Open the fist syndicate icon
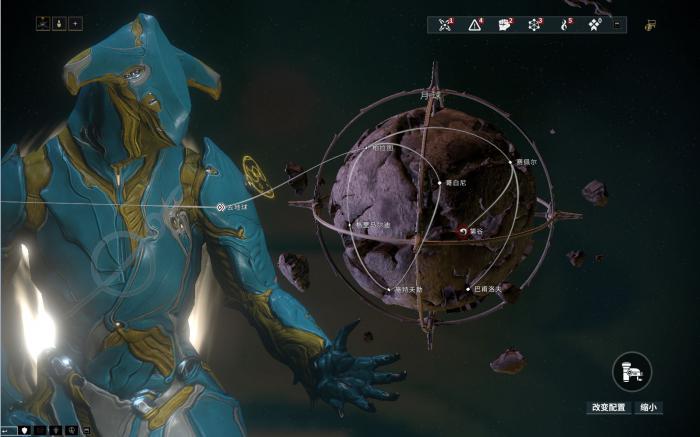The width and height of the screenshot is (700, 437). [505, 24]
